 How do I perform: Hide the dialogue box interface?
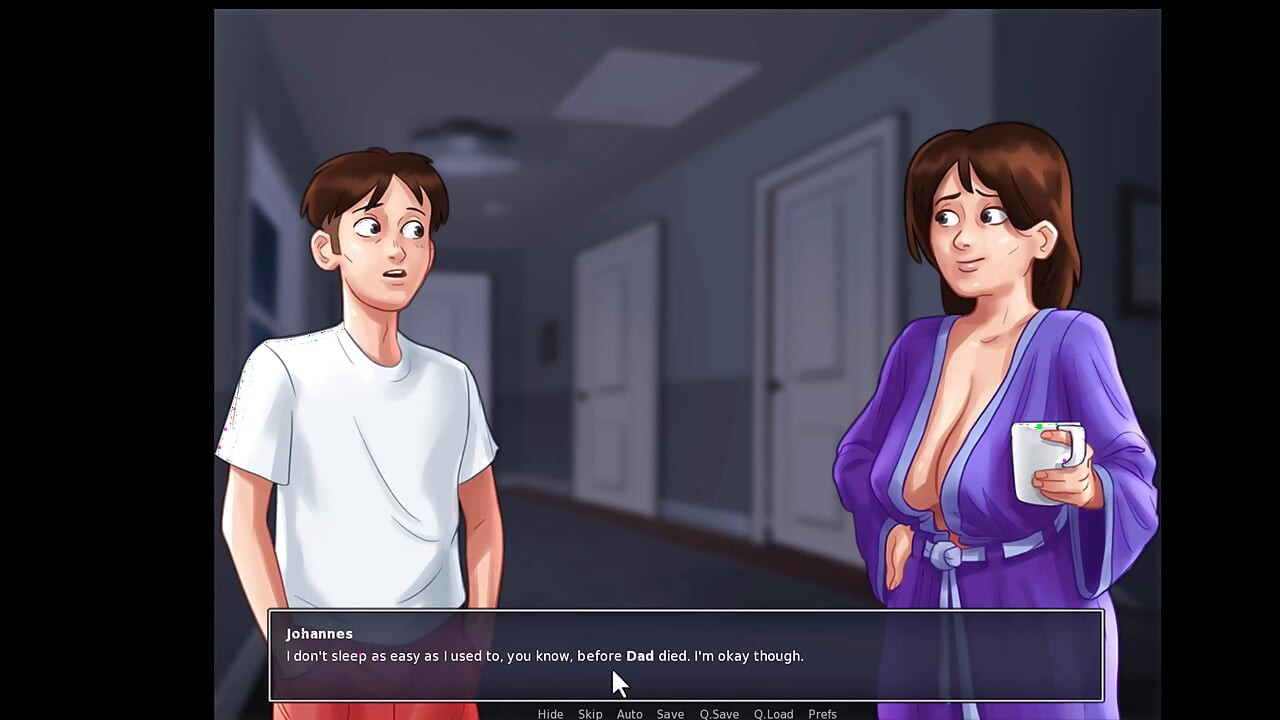point(550,713)
